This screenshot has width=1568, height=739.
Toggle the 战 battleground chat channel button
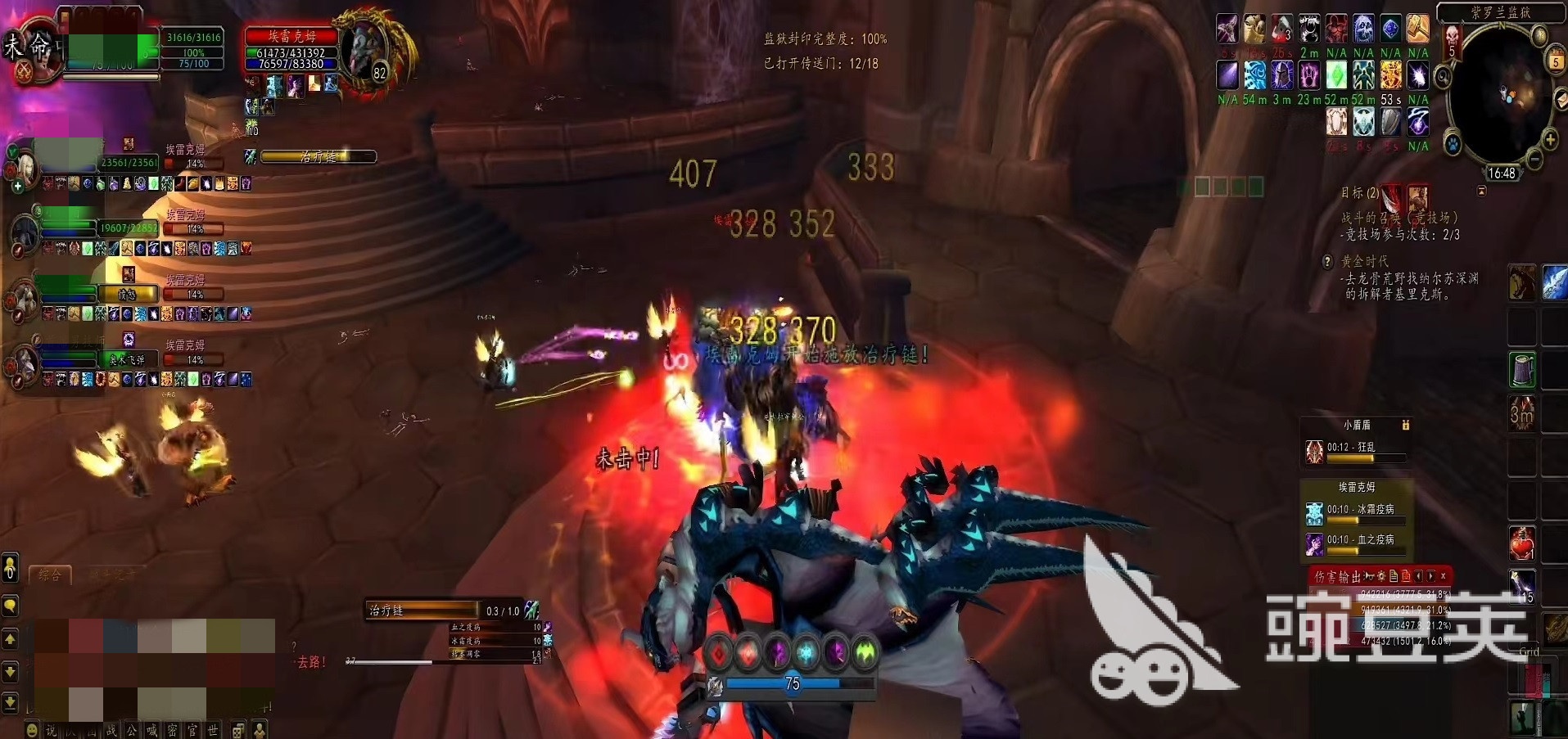(x=112, y=732)
